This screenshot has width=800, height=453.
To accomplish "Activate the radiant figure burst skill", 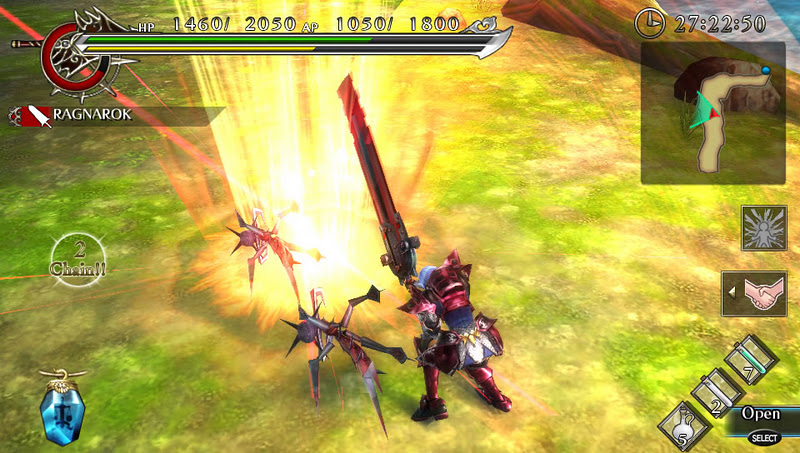I will pos(763,228).
